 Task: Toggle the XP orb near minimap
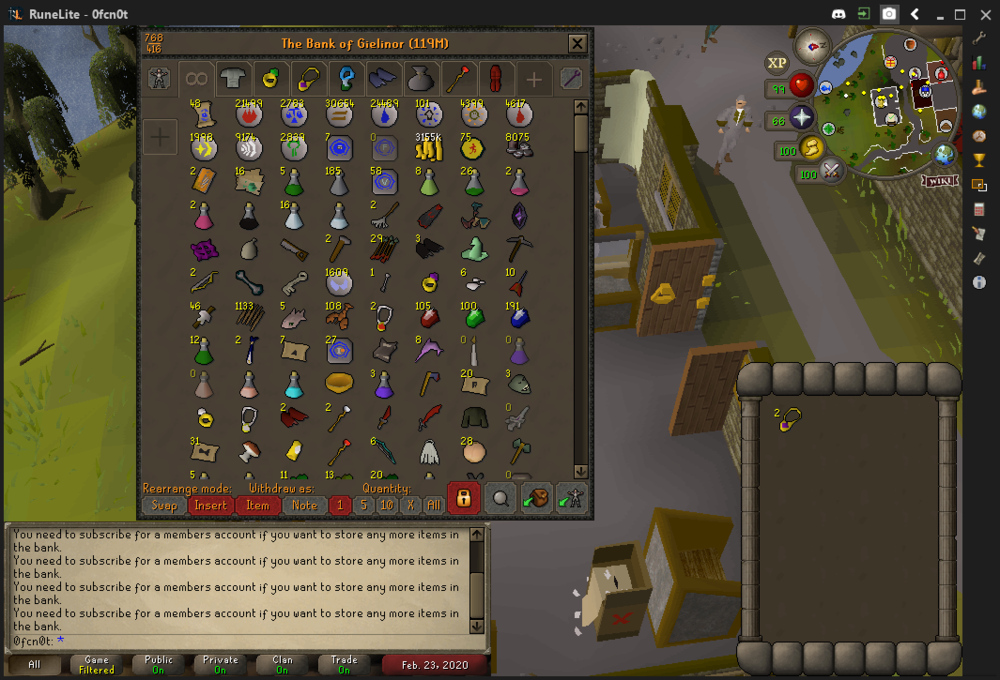click(x=777, y=63)
